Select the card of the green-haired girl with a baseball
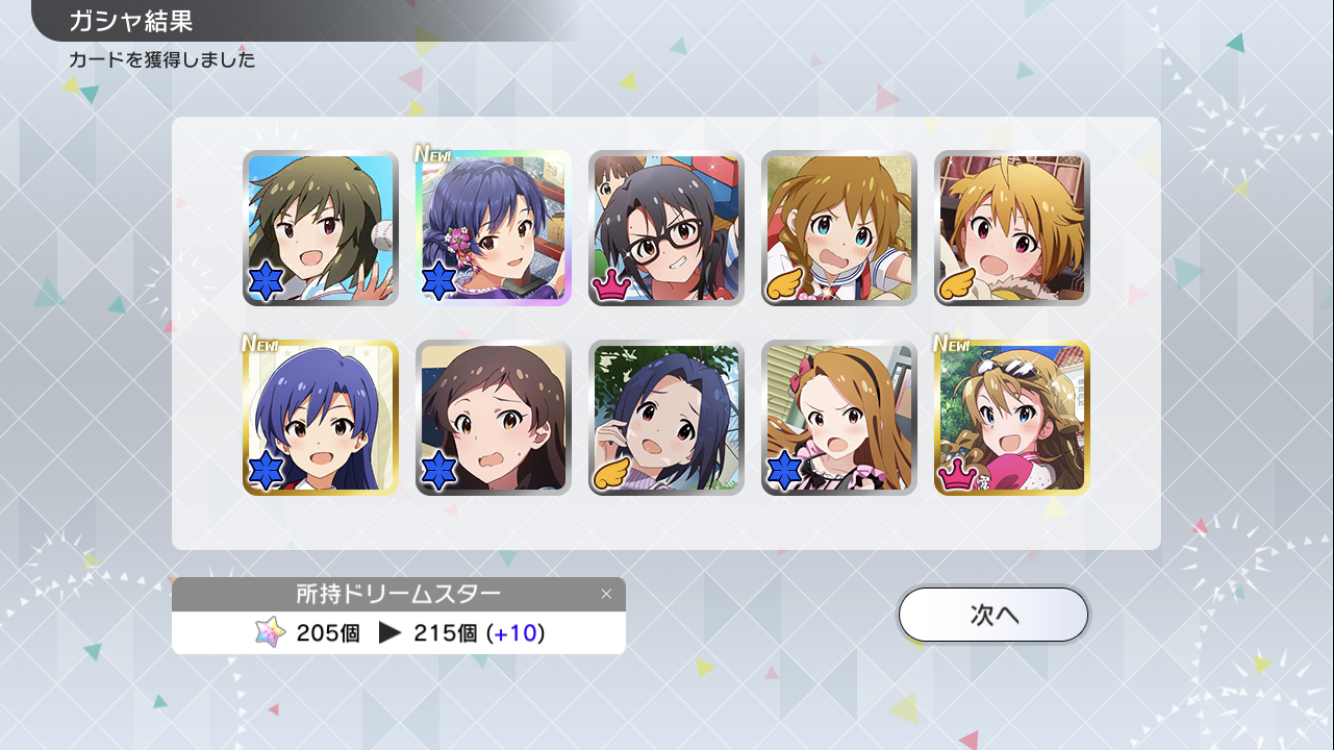This screenshot has height=750, width=1334. coord(320,228)
